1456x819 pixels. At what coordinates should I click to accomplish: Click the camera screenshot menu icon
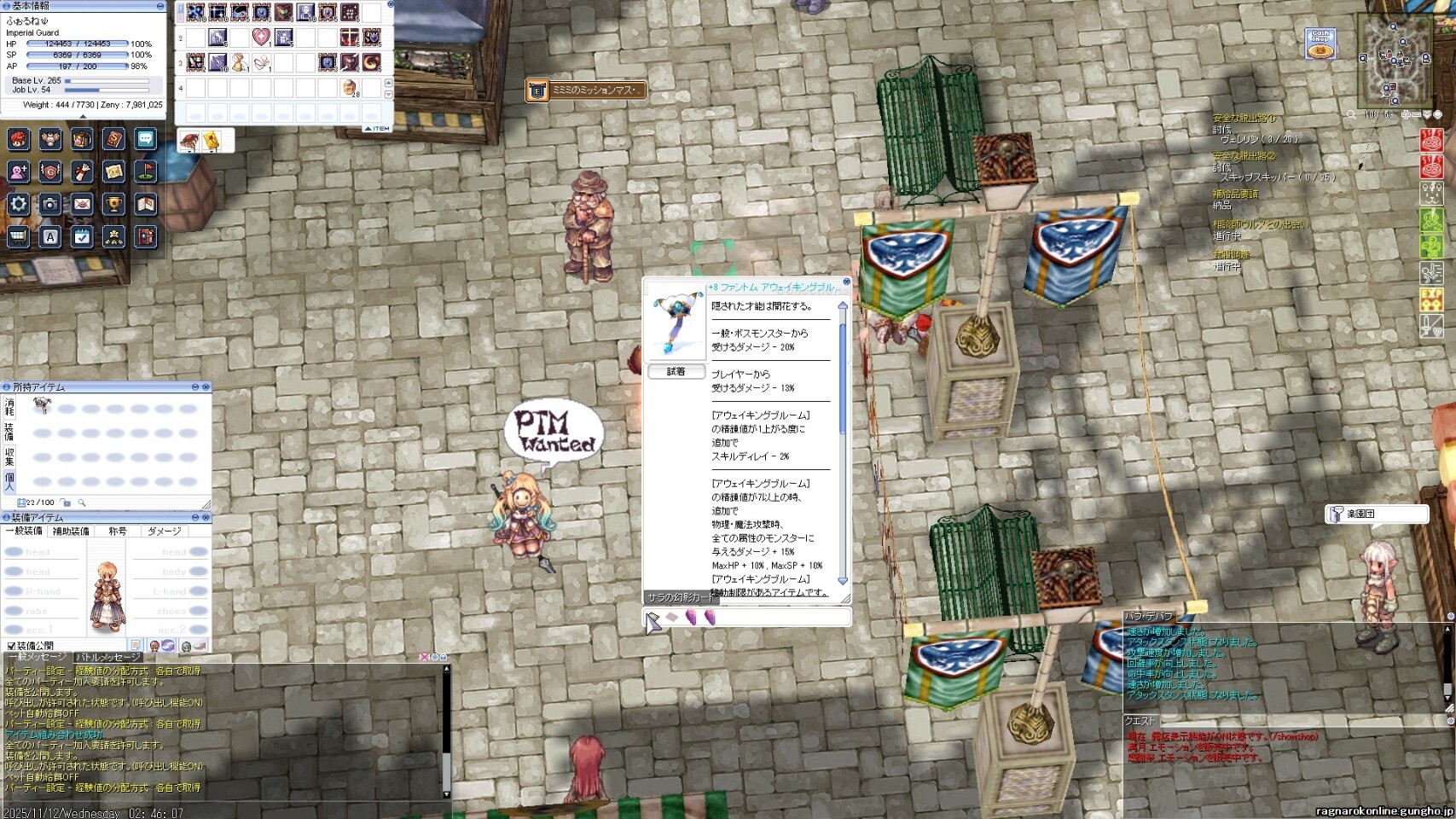pos(50,204)
